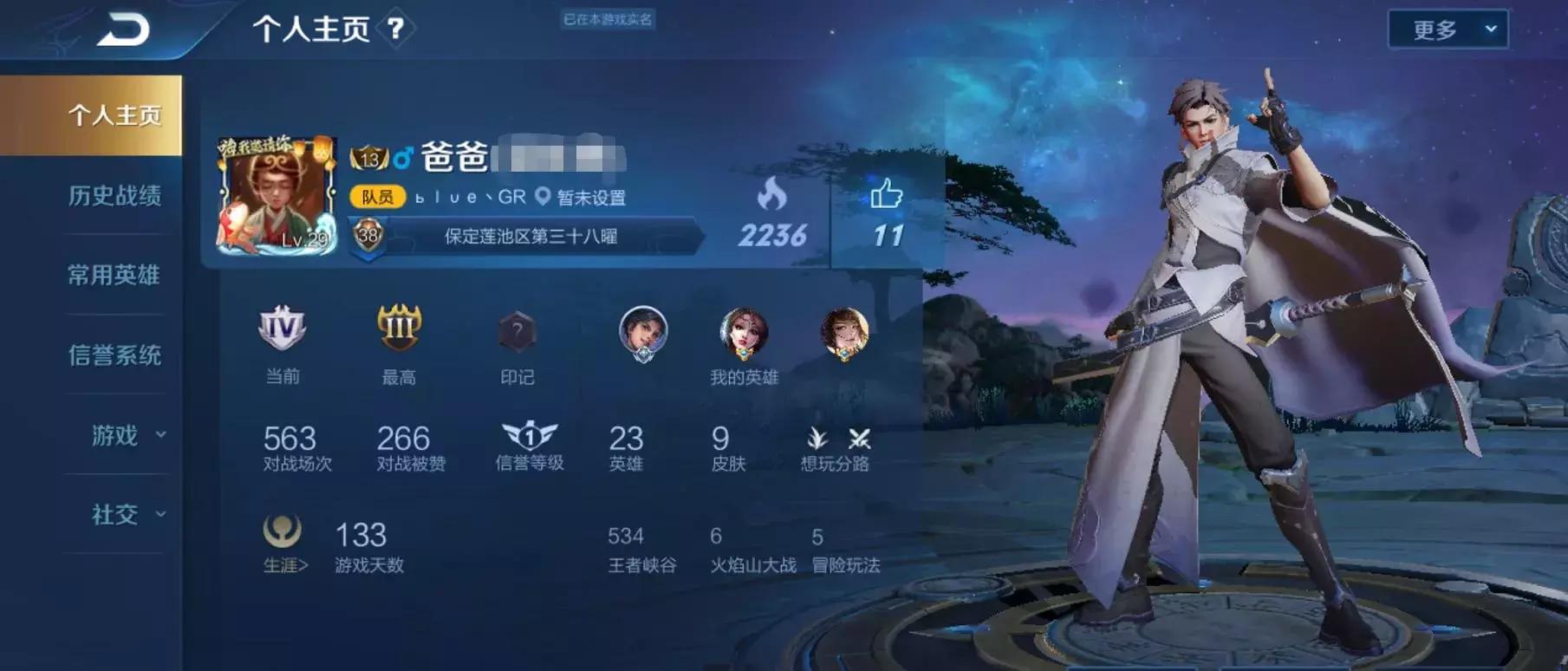Click the thumbs-up likes icon
Image resolution: width=1568 pixels, height=671 pixels.
pos(886,196)
